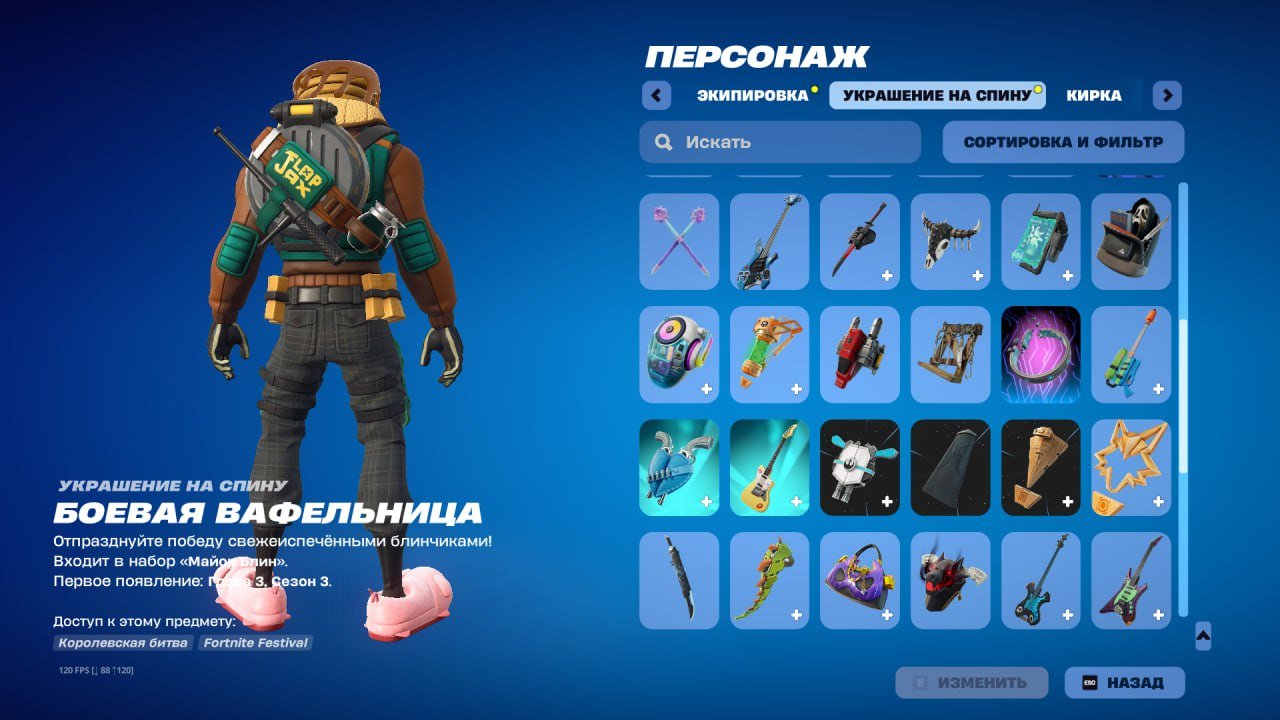Viewport: 1280px width, 720px height.
Task: Select the dark cape back bling thumbnail
Action: pyautogui.click(x=949, y=468)
